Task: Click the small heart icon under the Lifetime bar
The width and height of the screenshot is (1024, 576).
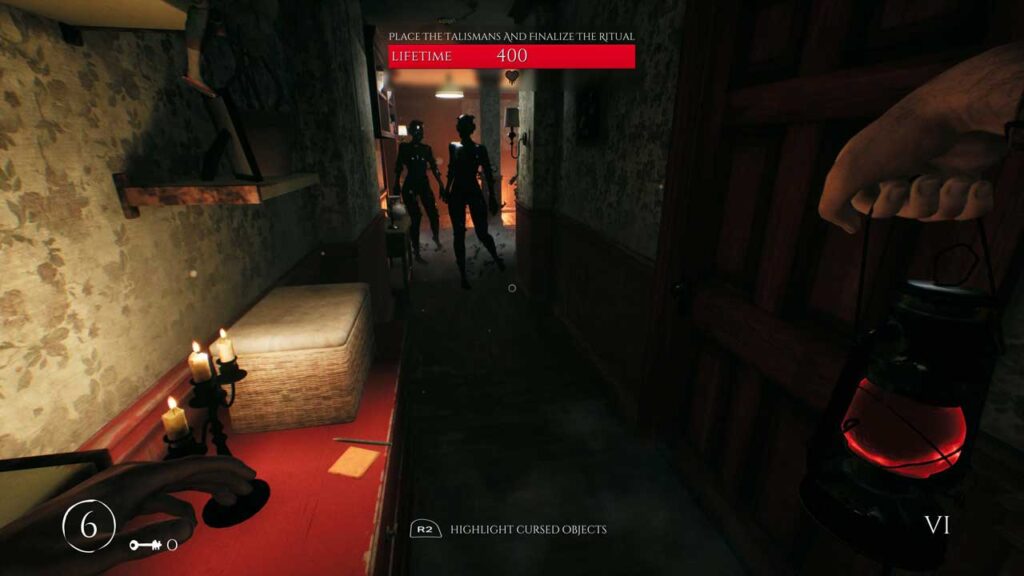Action: [x=512, y=76]
